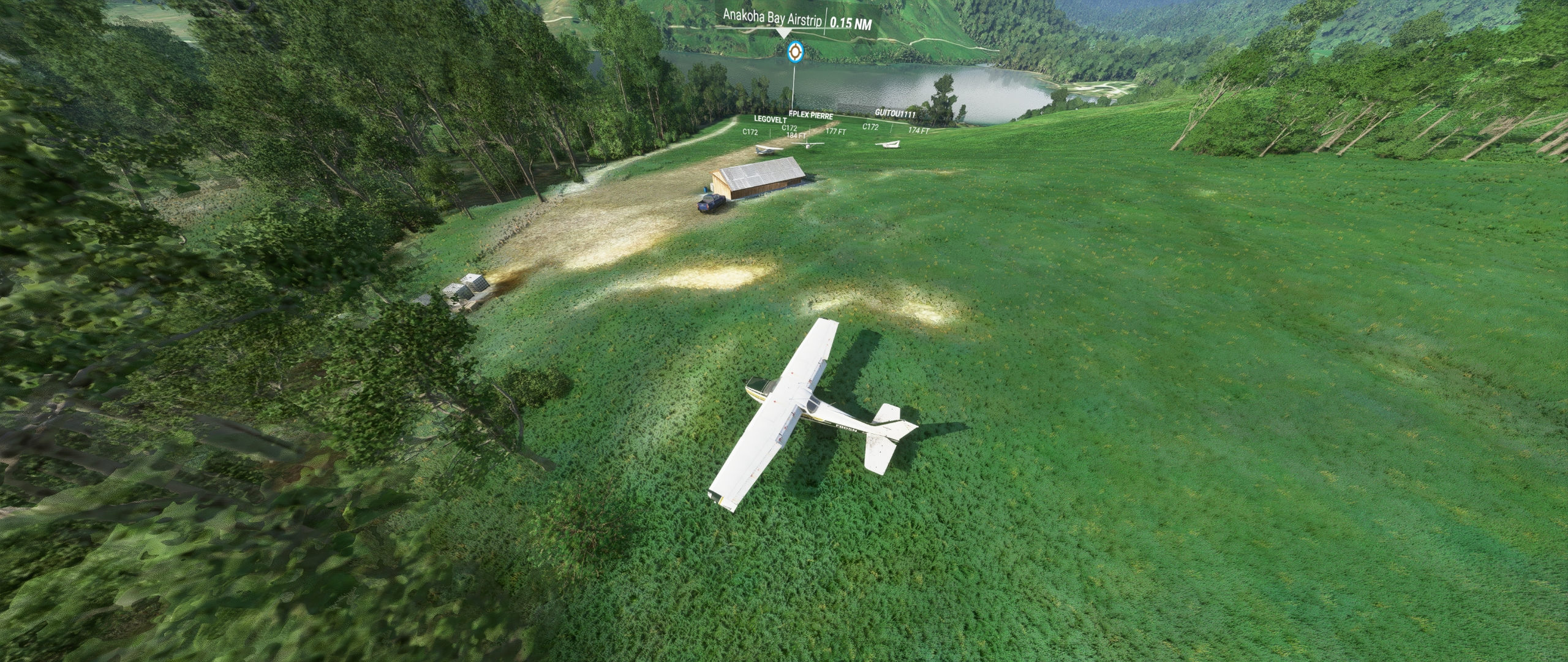The width and height of the screenshot is (1568, 662).
Task: Click the C172 aircraft-type icon under LEGOVELT
Action: 750,131
